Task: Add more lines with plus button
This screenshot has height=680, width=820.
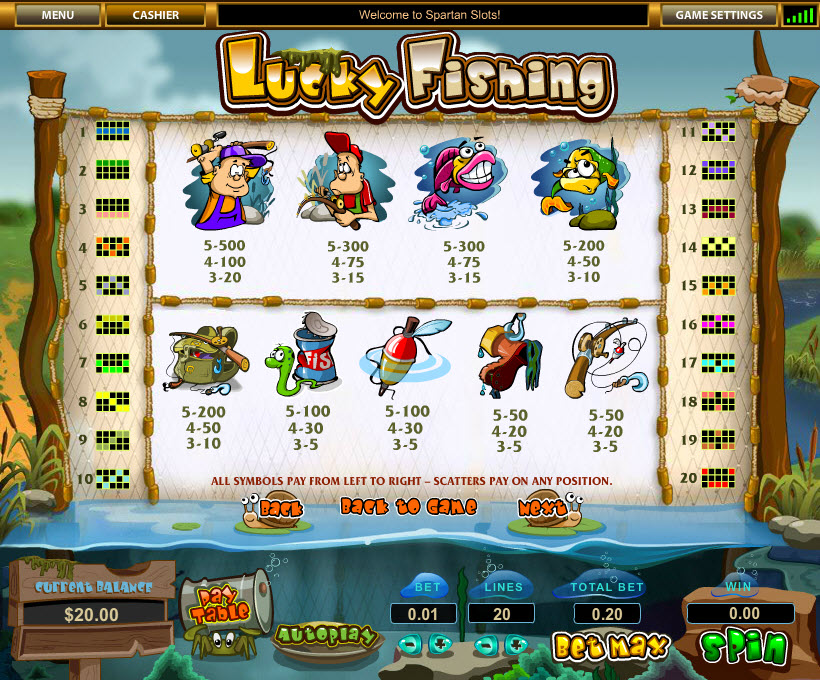Action: tap(516, 644)
